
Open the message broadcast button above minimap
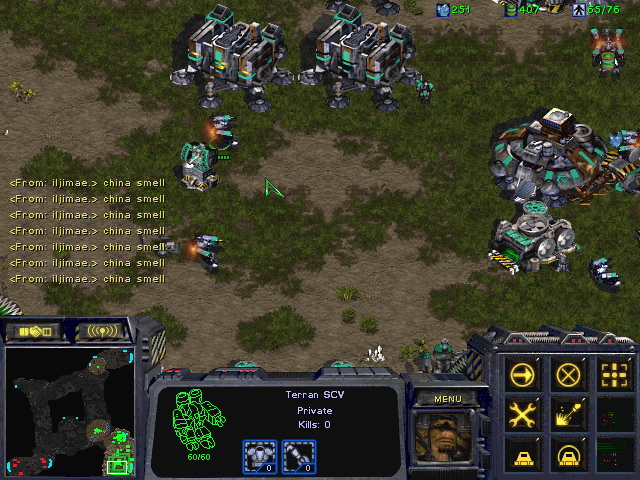[103, 330]
